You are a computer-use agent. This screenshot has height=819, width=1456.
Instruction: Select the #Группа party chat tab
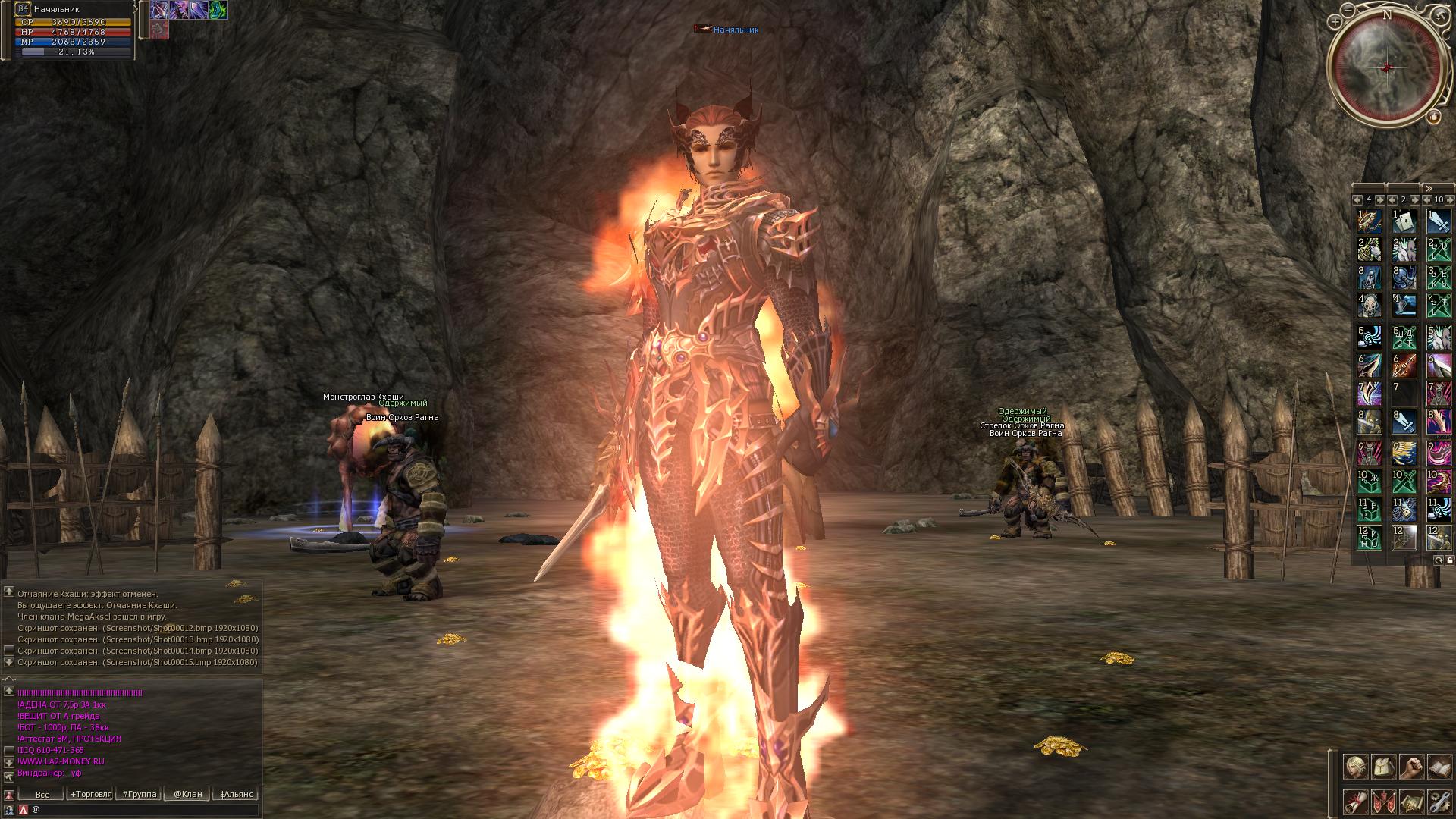[140, 794]
